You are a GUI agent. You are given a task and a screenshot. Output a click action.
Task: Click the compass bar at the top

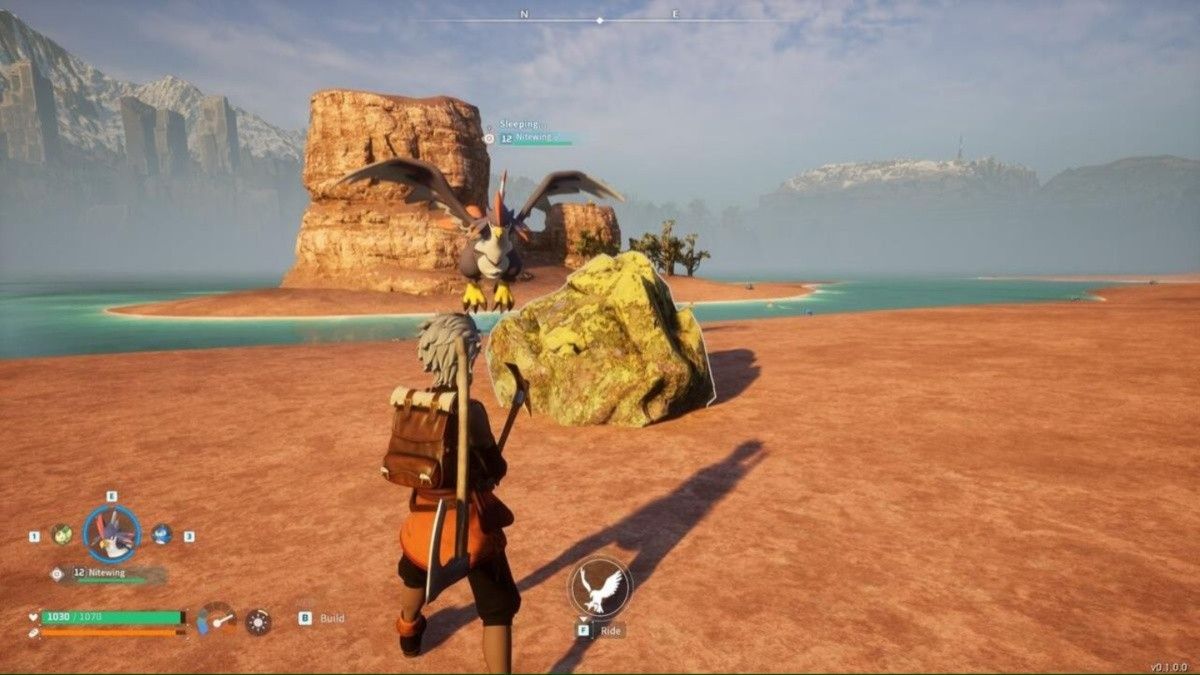tap(600, 20)
